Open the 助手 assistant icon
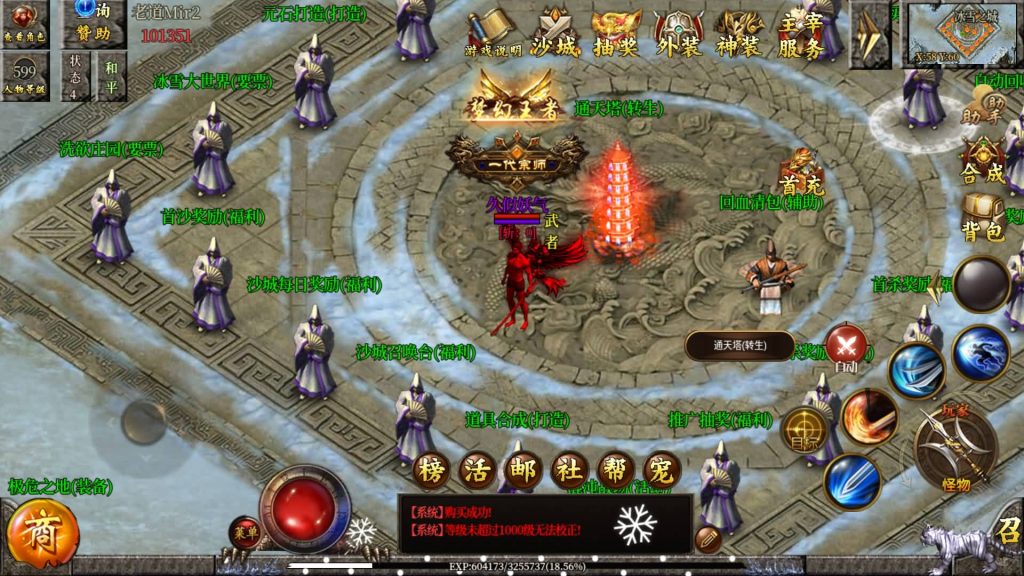Screen dimensions: 1024x576 click(982, 105)
